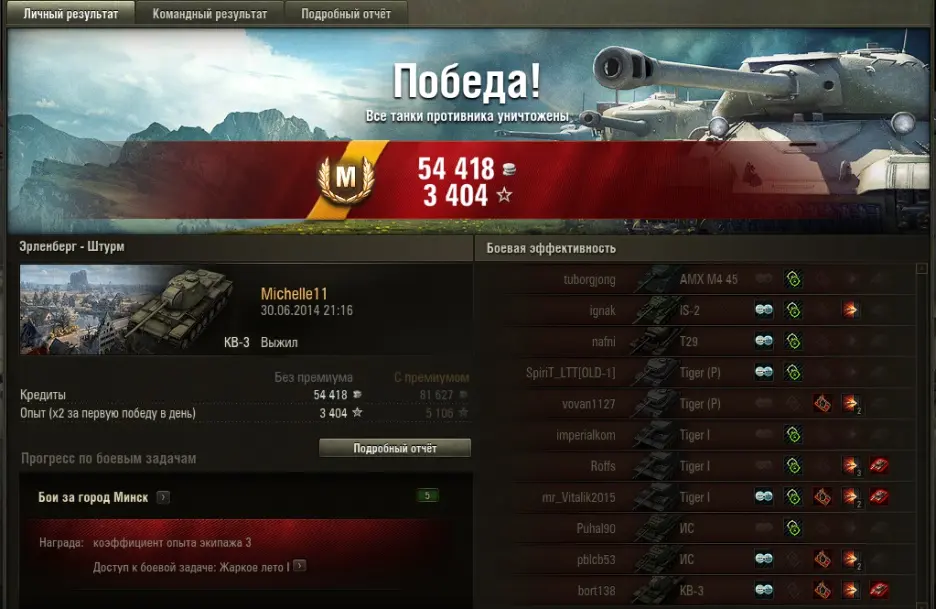Switch to the Личный результат tab
Screen dimensions: 936x609
coord(70,14)
